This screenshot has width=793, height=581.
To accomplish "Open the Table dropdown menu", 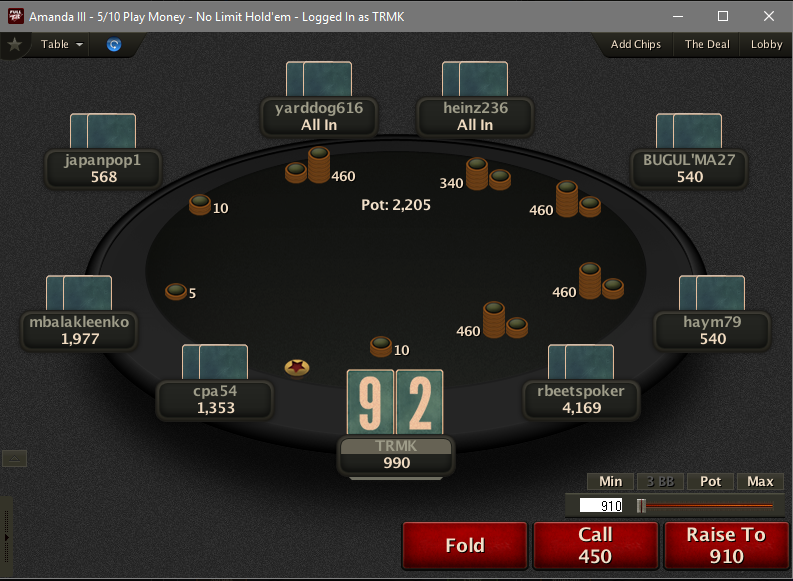I will [61, 44].
